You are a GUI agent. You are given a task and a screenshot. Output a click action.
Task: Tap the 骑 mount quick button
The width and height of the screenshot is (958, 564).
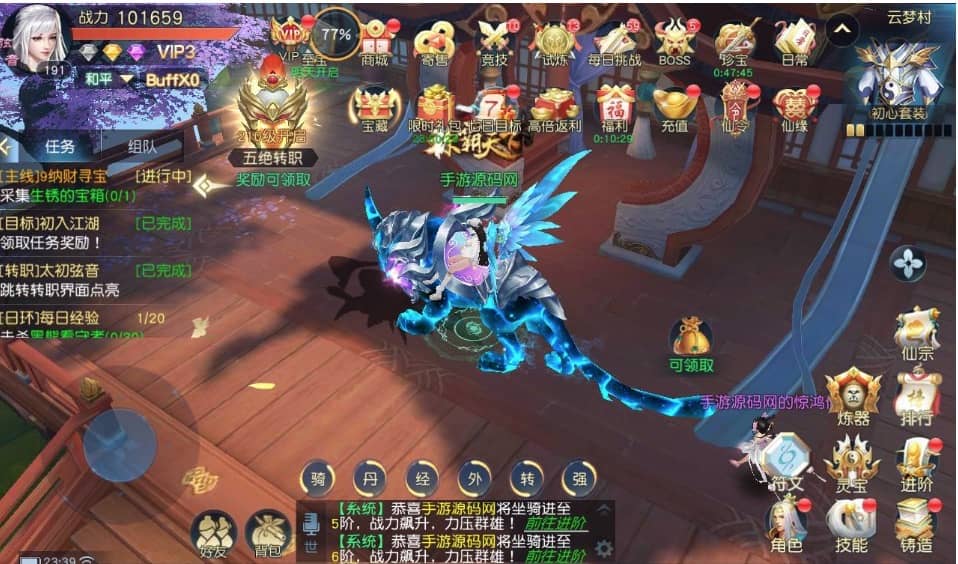(x=318, y=478)
